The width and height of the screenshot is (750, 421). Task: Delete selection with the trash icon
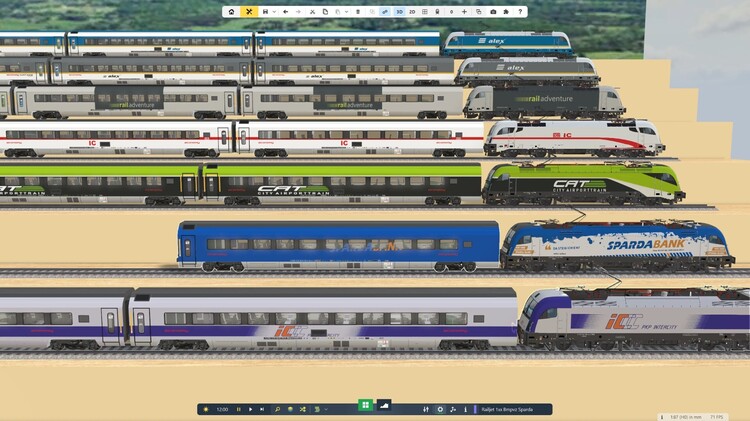pyautogui.click(x=358, y=12)
